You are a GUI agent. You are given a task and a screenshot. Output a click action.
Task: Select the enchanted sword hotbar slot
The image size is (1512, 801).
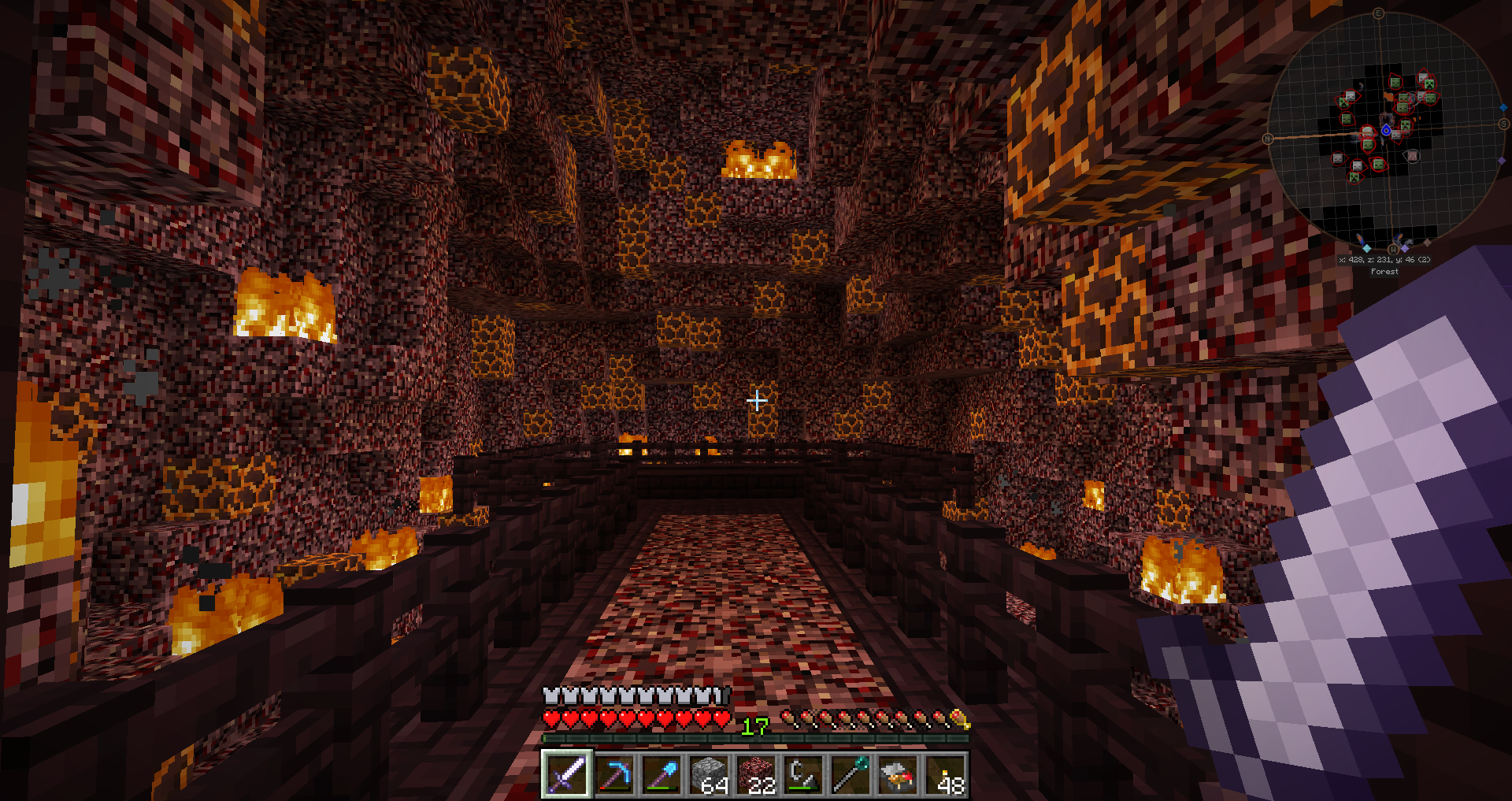point(567,774)
